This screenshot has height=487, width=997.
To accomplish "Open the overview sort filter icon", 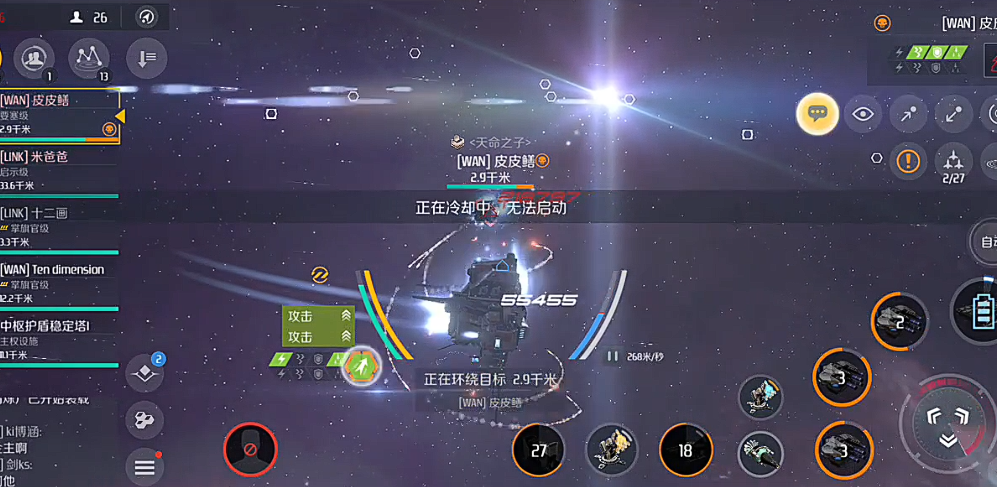I will pyautogui.click(x=147, y=58).
